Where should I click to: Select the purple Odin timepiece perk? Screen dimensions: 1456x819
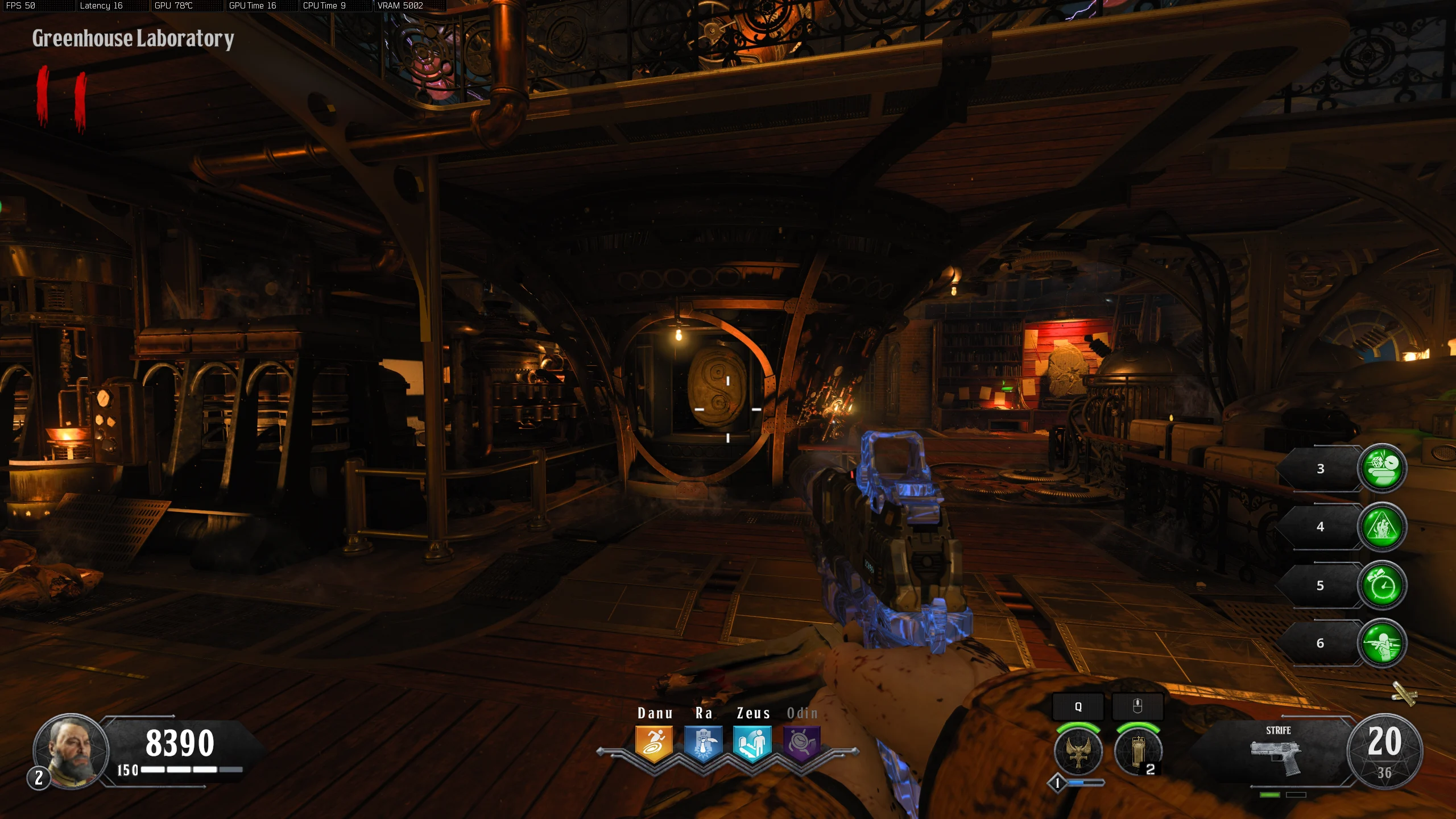pyautogui.click(x=801, y=743)
